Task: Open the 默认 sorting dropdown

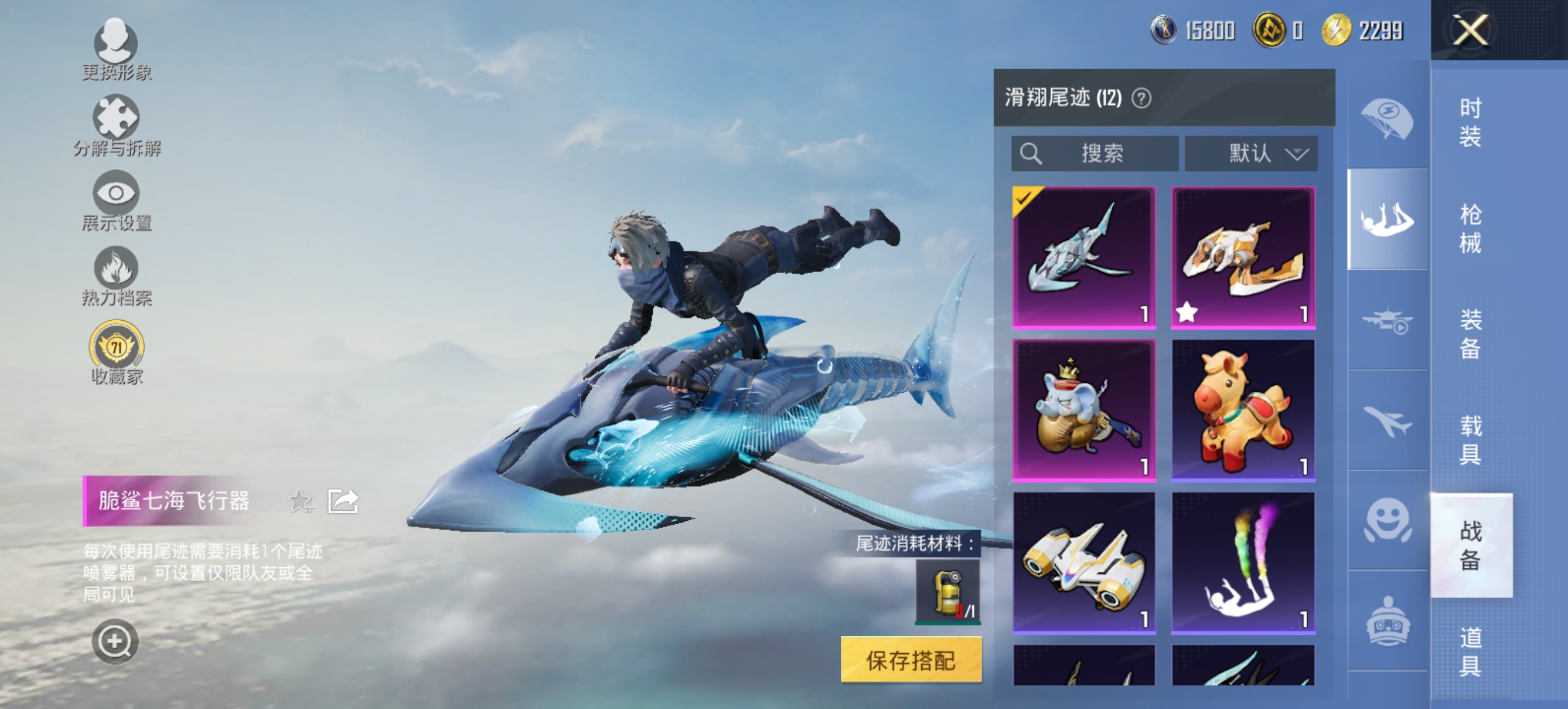Action: (x=1252, y=153)
